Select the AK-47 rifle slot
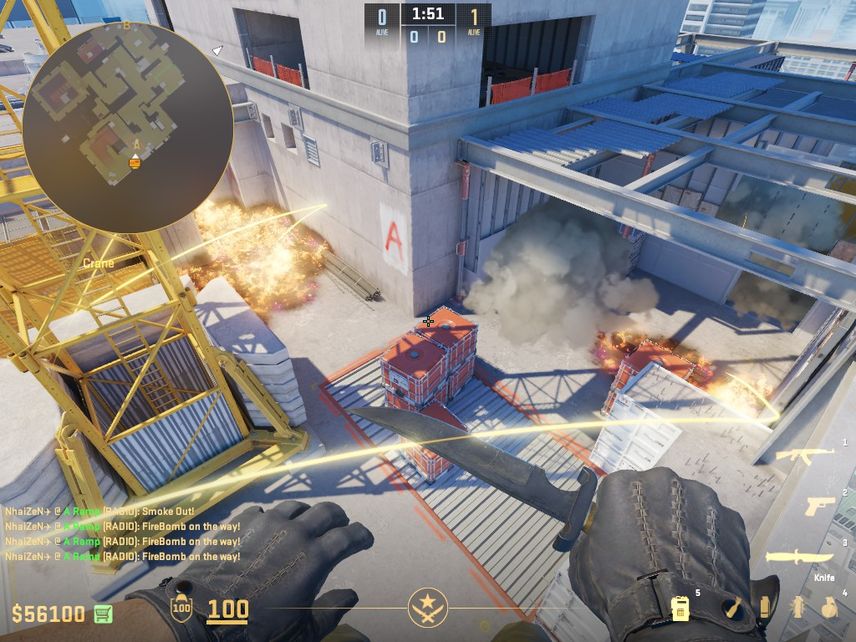Screen dimensions: 856x642 (806, 455)
